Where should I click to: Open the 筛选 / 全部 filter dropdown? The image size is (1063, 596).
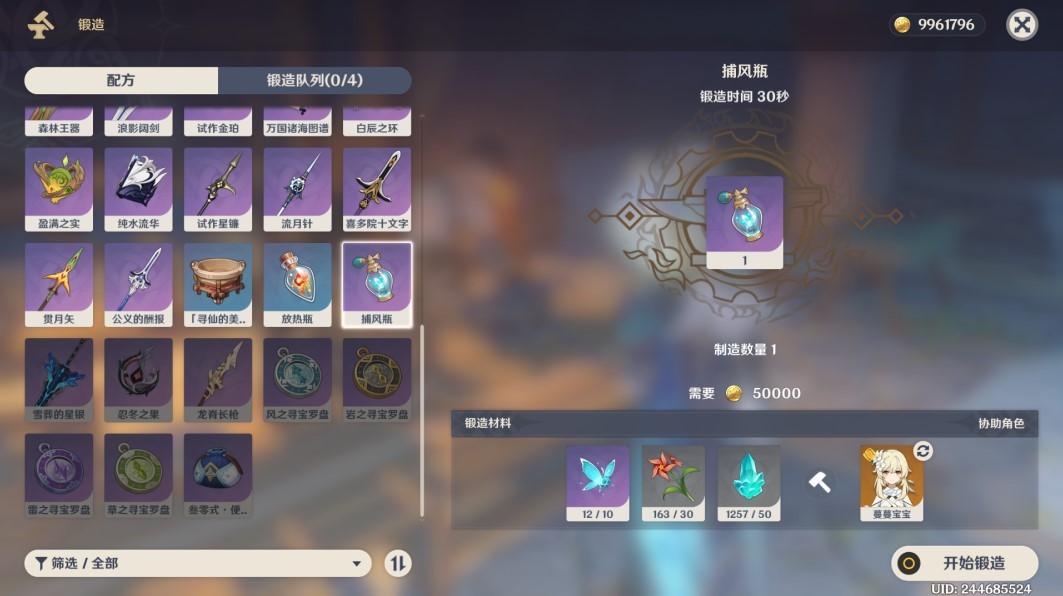pos(197,563)
